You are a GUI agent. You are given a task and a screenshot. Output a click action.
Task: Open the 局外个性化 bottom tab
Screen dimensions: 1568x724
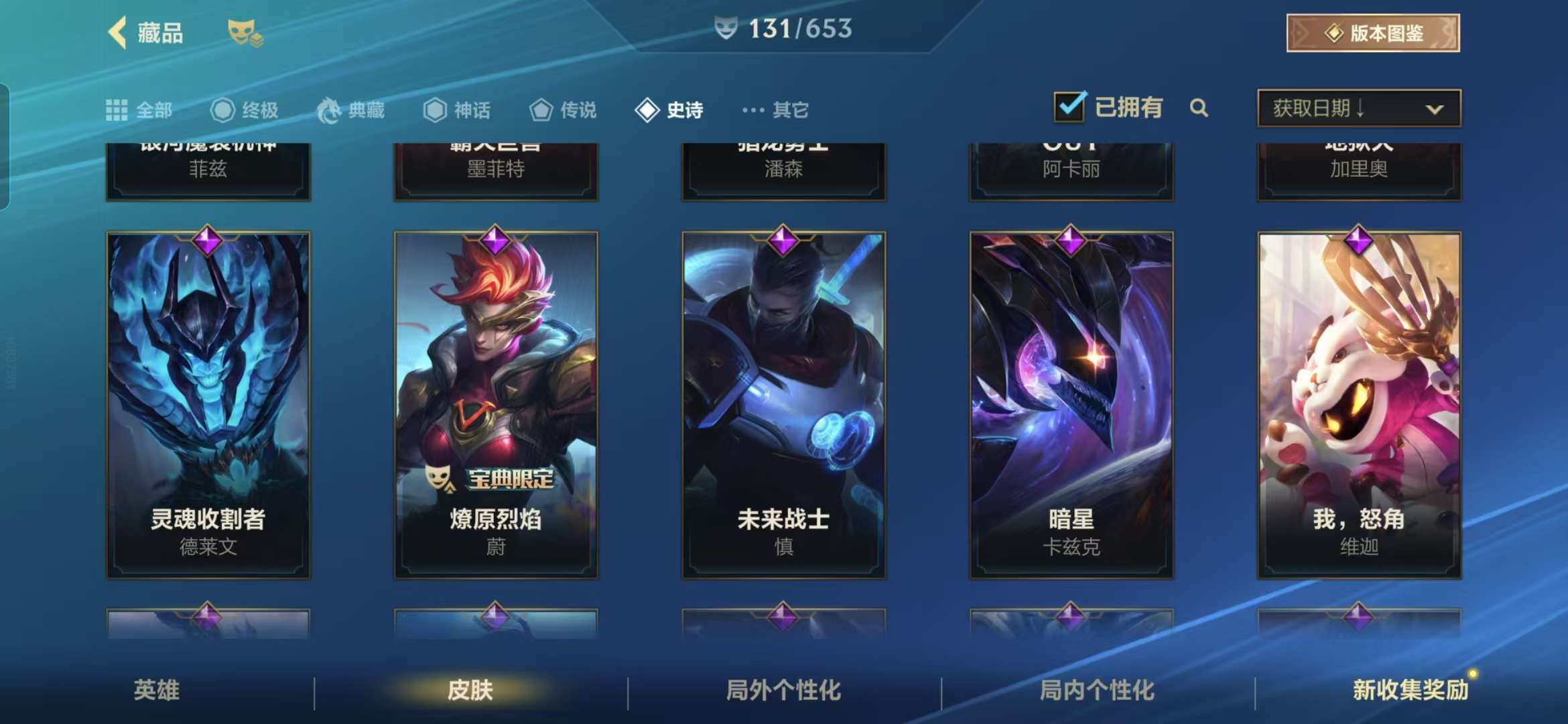(x=783, y=690)
